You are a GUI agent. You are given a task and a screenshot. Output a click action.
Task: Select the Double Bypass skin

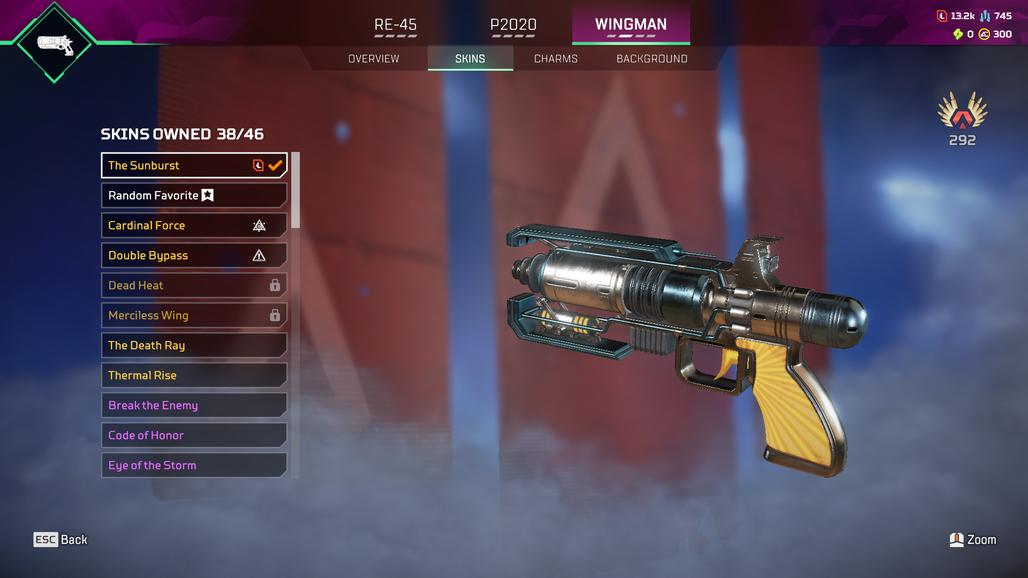[x=194, y=255]
